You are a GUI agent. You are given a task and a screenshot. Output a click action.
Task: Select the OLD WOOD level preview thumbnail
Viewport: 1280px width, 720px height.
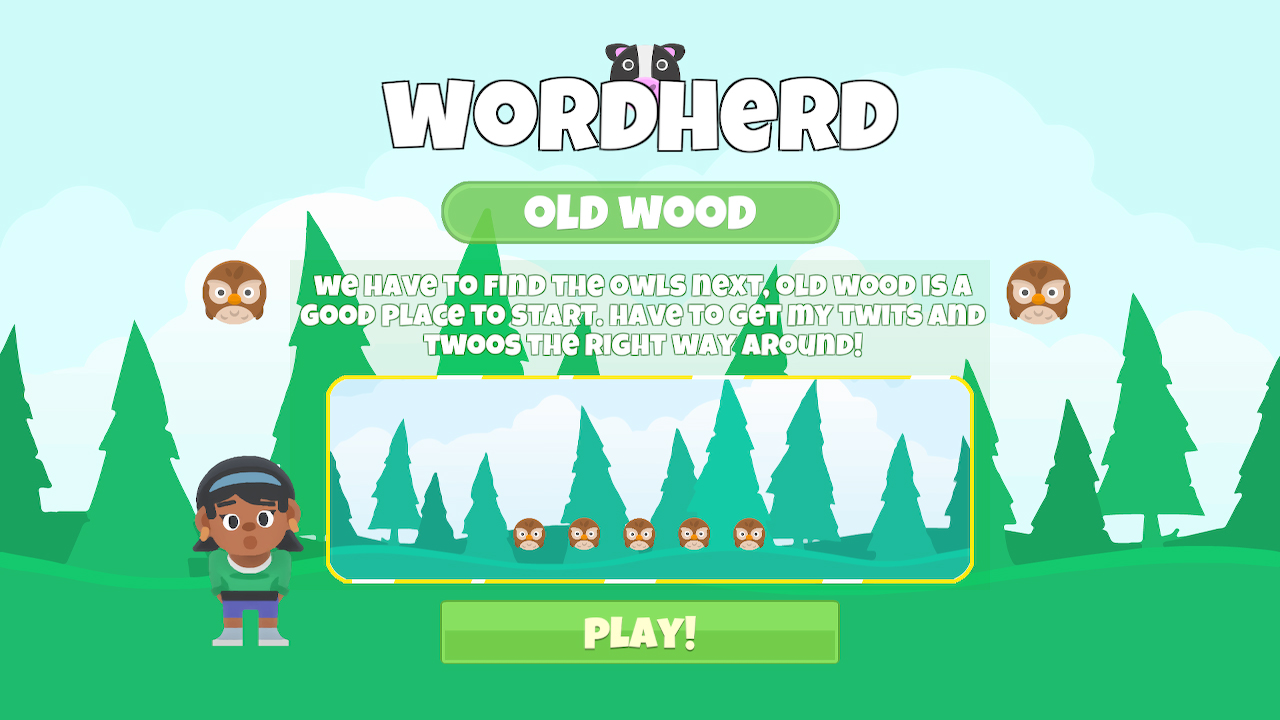pos(650,478)
